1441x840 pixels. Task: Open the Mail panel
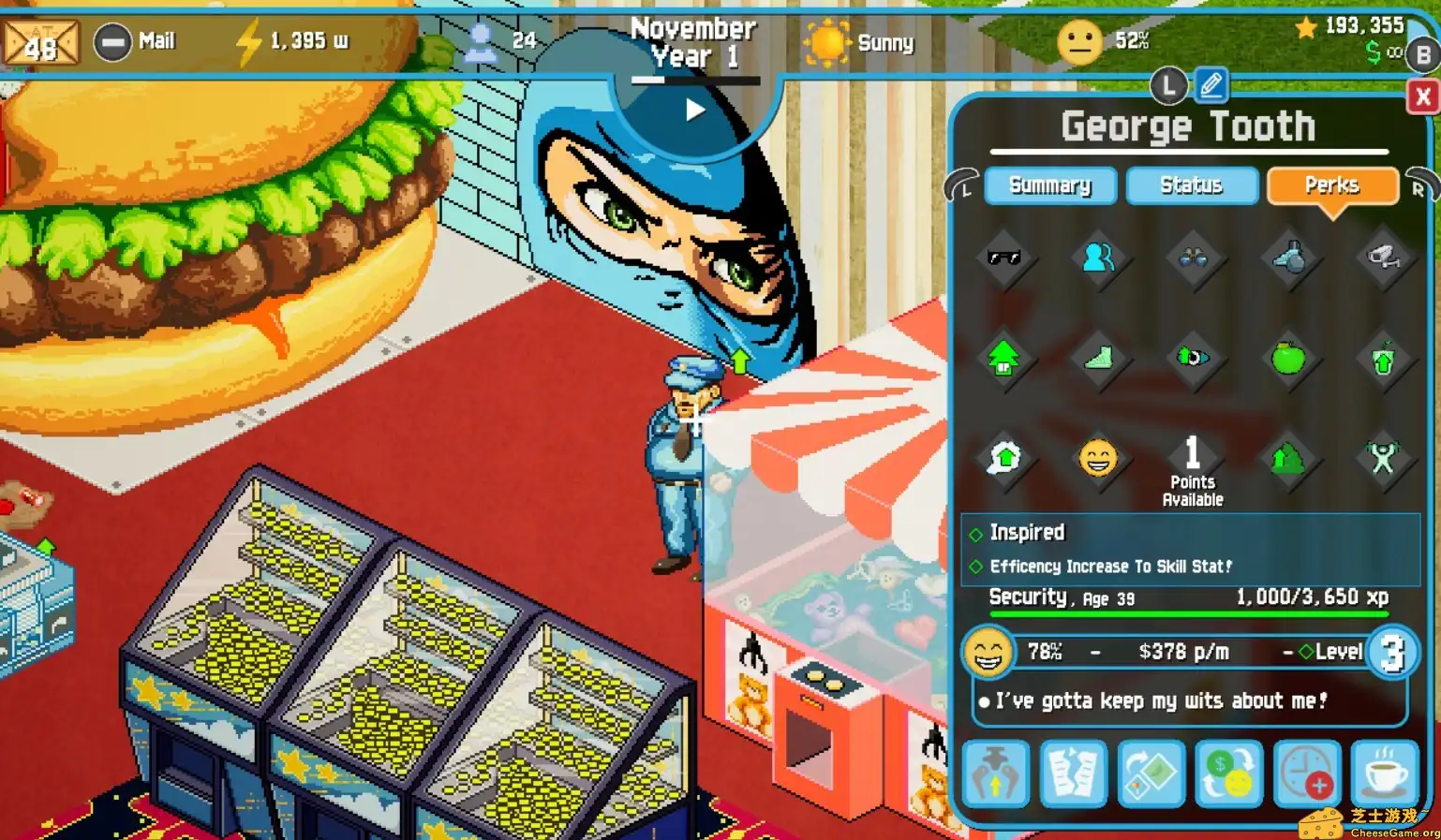tap(137, 41)
